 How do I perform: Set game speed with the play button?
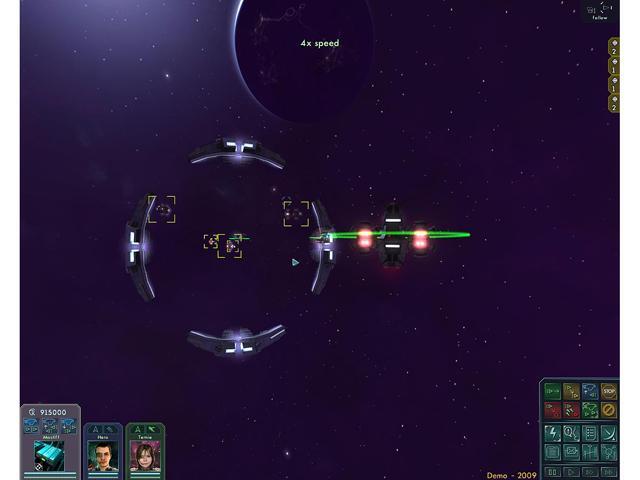pyautogui.click(x=571, y=471)
